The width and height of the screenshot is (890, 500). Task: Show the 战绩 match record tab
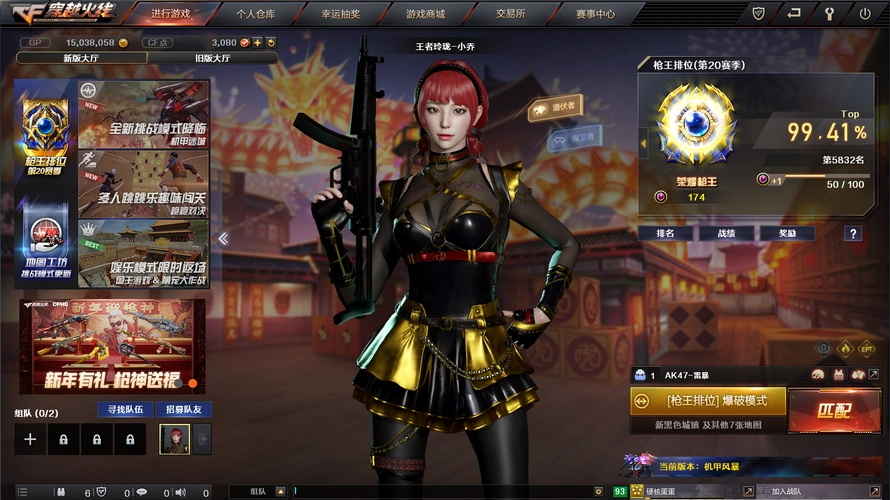[x=727, y=233]
